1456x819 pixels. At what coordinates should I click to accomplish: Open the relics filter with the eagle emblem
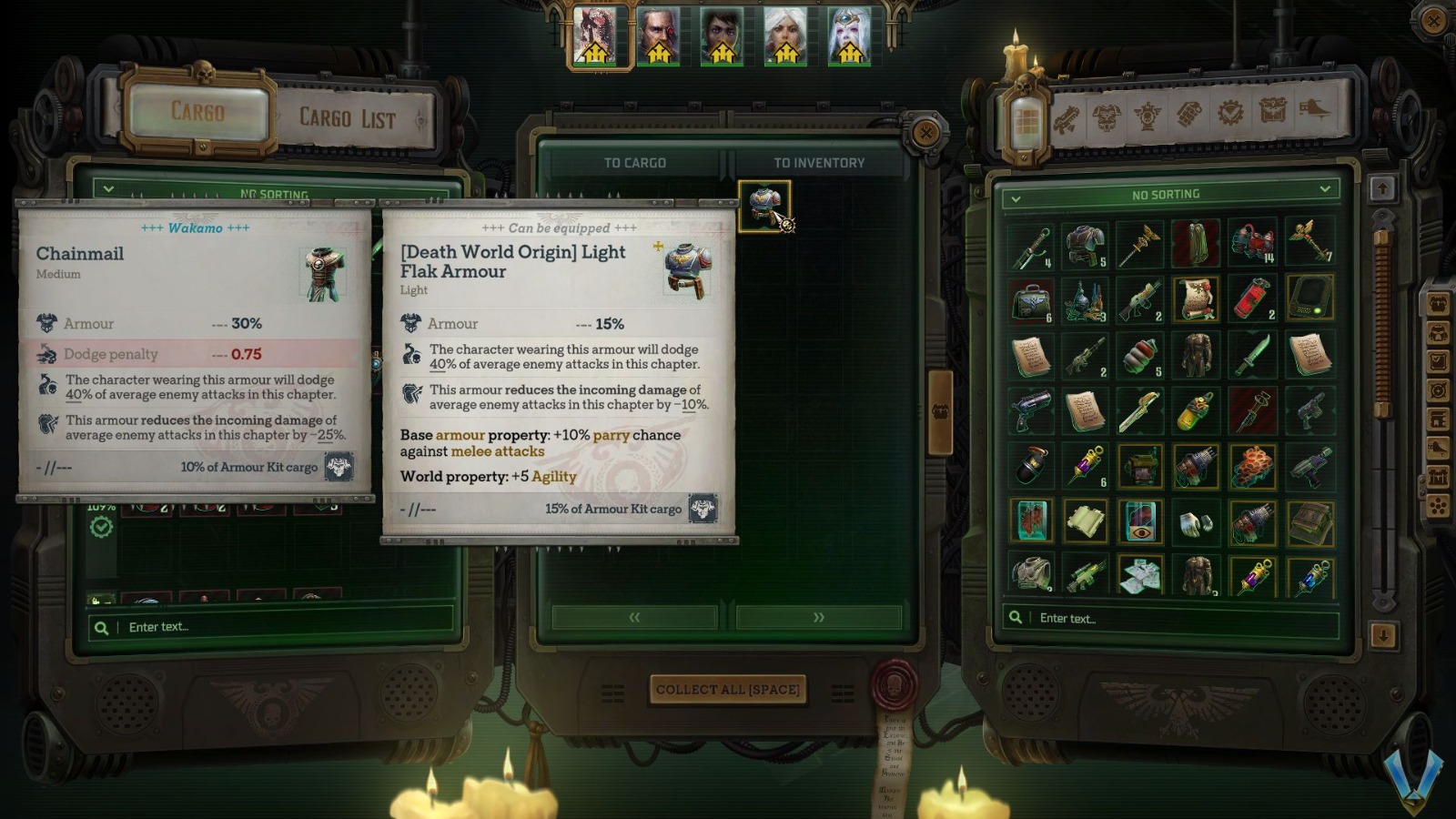tap(1145, 116)
